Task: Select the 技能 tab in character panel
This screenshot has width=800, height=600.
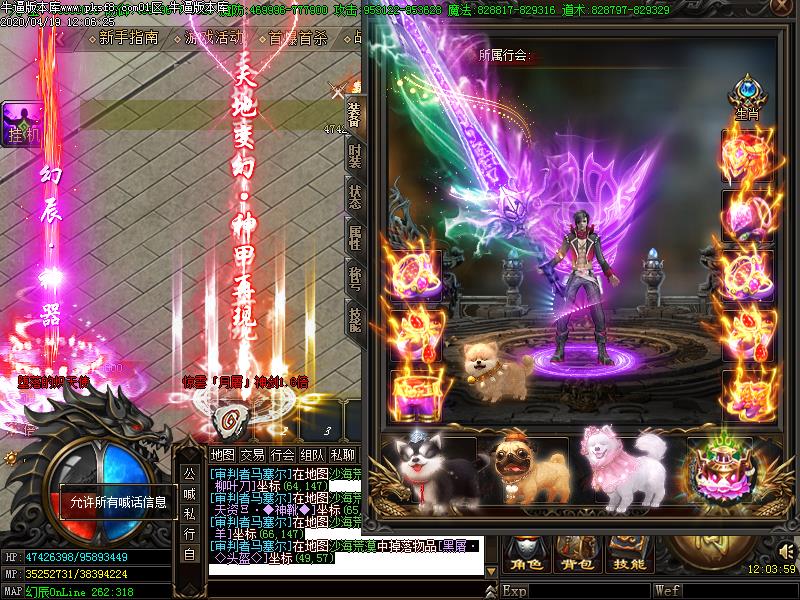Action: pyautogui.click(x=354, y=319)
